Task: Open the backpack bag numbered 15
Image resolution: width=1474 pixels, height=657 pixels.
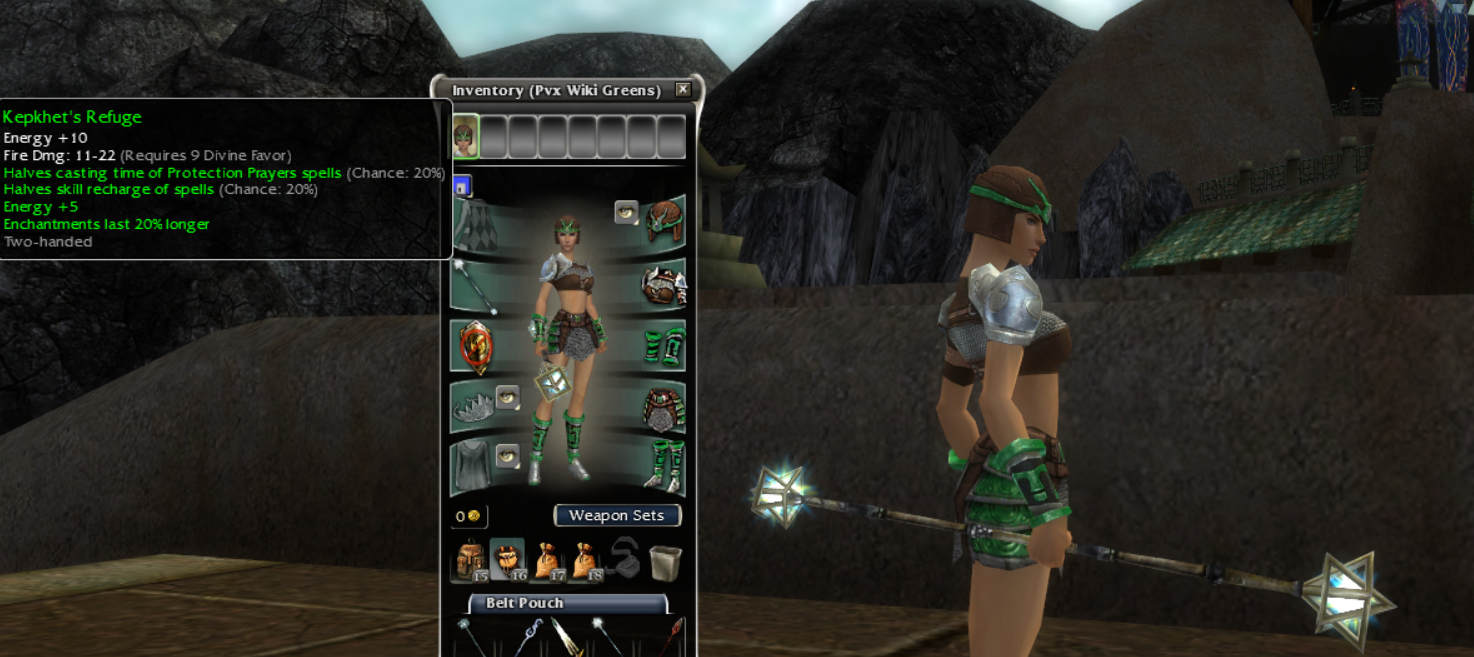Action: point(470,561)
